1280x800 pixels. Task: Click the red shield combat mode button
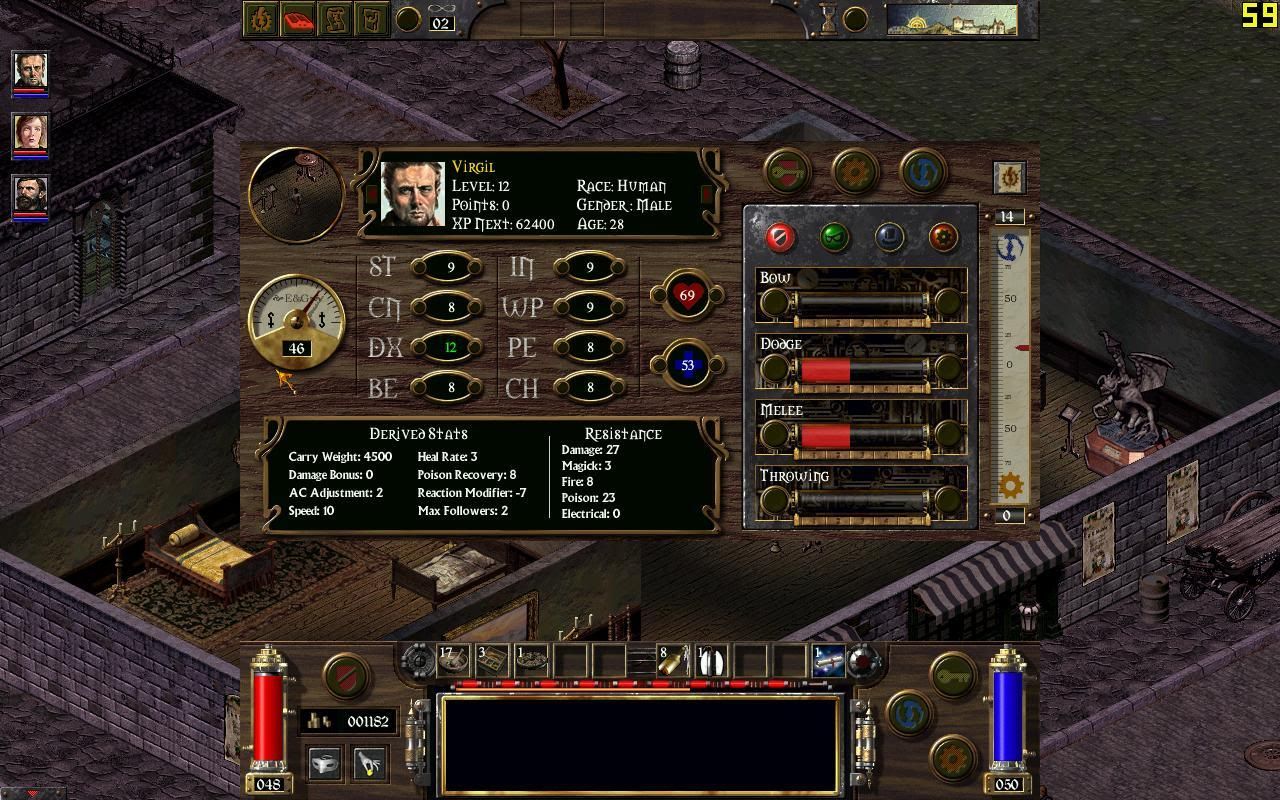(347, 674)
